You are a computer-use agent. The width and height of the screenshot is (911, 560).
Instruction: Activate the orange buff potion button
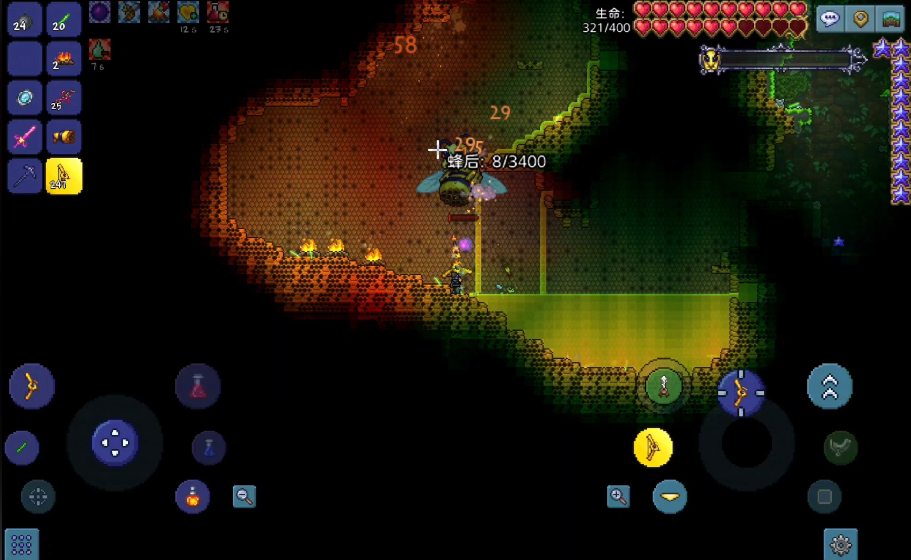click(192, 496)
